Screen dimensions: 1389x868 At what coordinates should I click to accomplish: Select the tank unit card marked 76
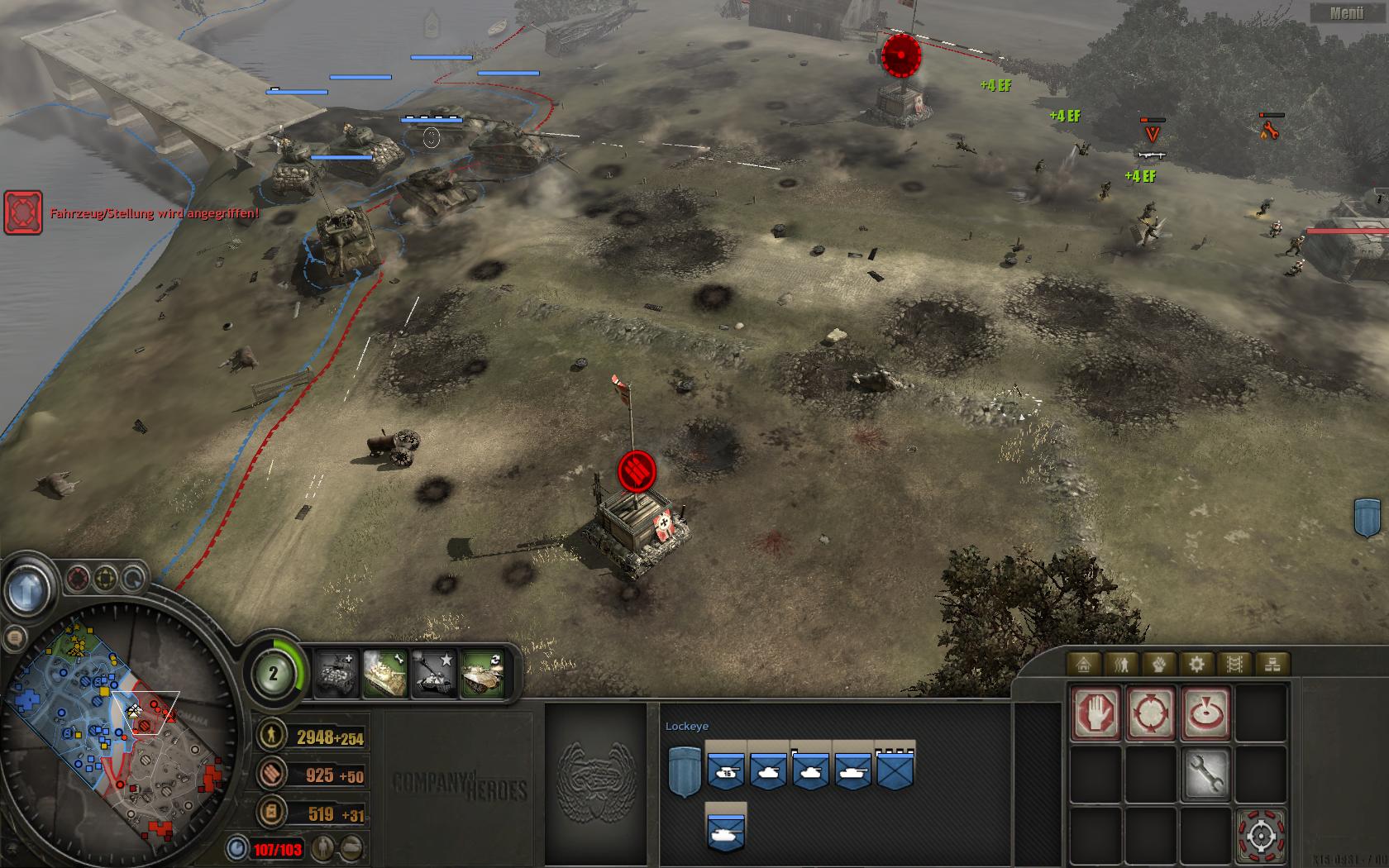pos(726,770)
